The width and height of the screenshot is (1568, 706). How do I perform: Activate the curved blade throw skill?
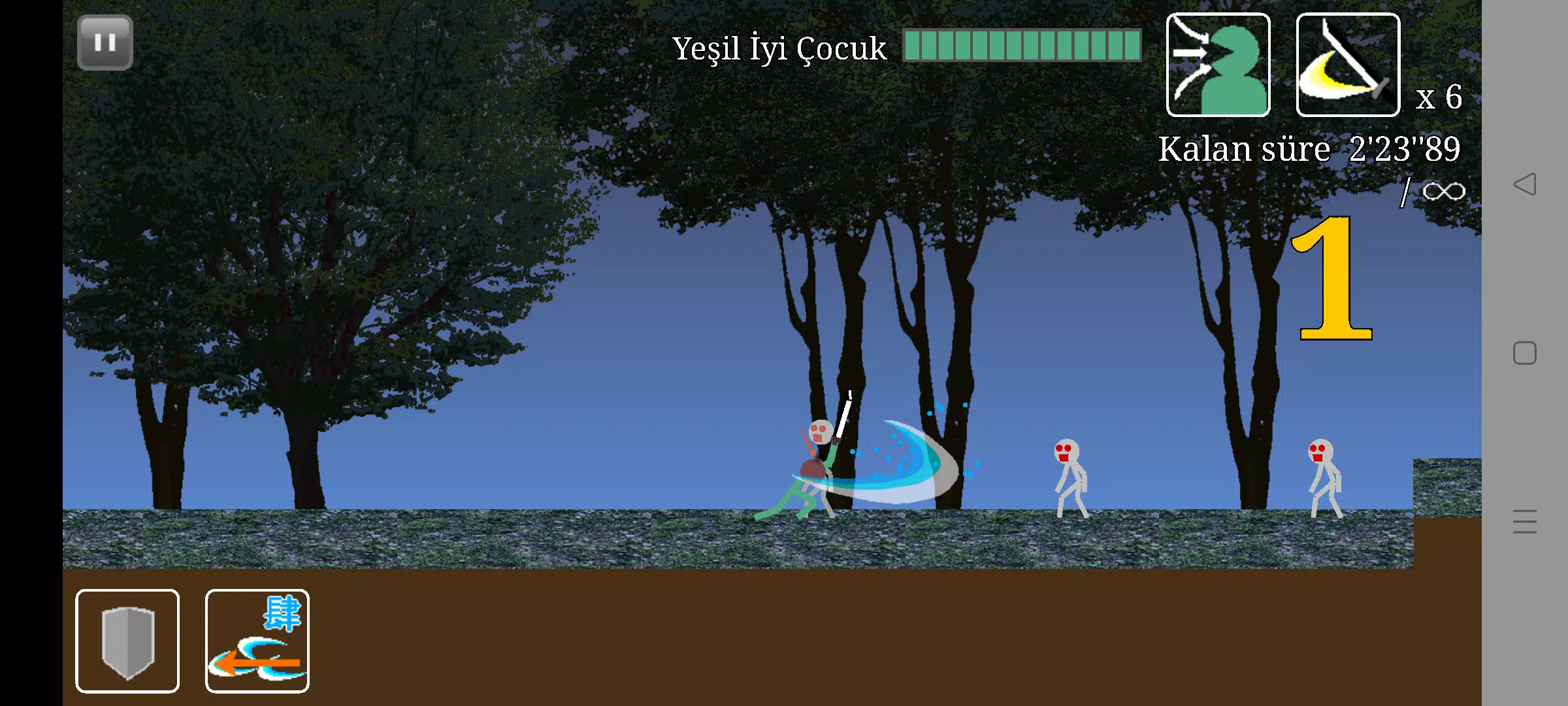point(1347,63)
